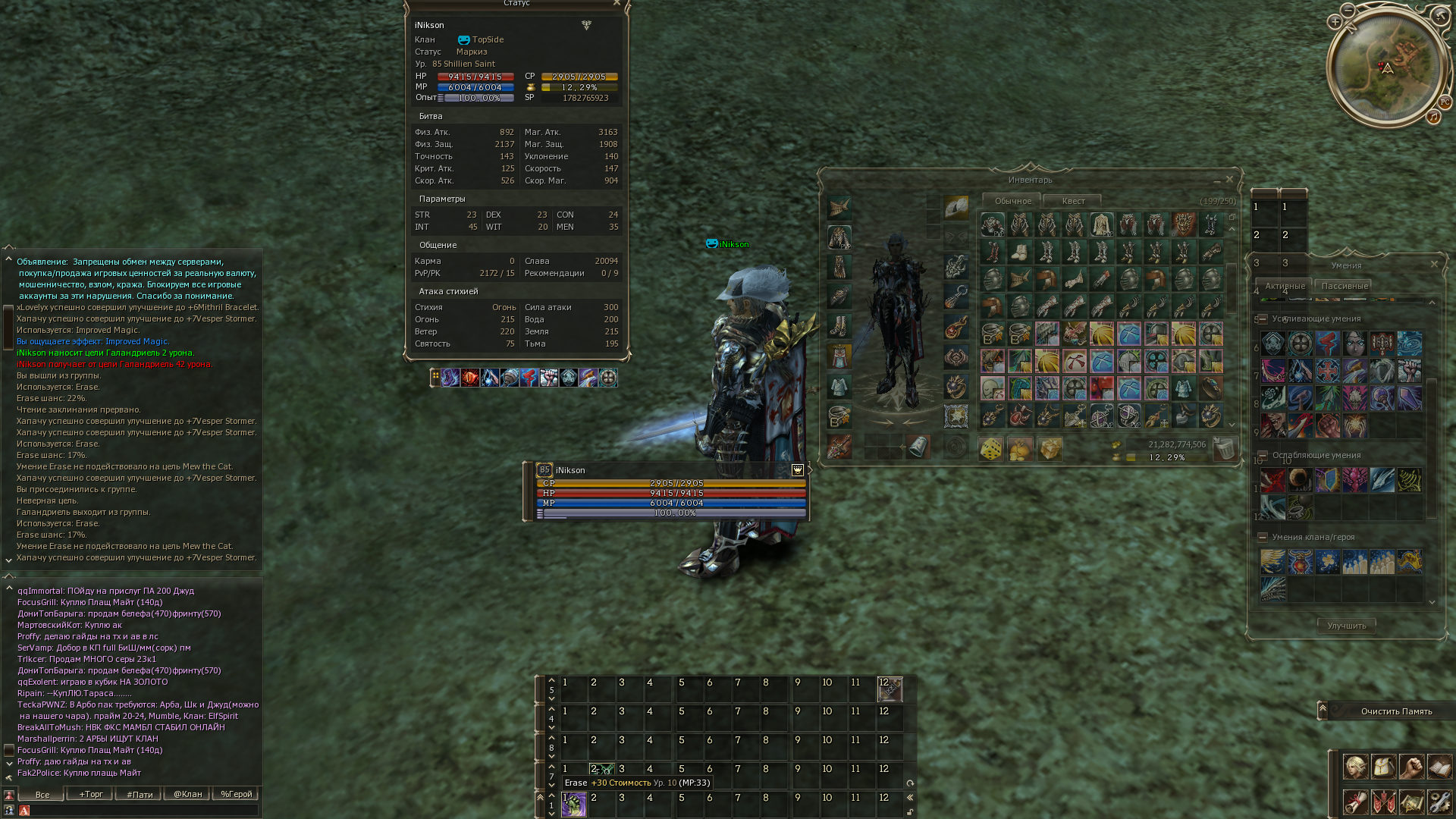Open the system settings wrench icon at bottom right
The image size is (1456, 819).
[x=1439, y=803]
